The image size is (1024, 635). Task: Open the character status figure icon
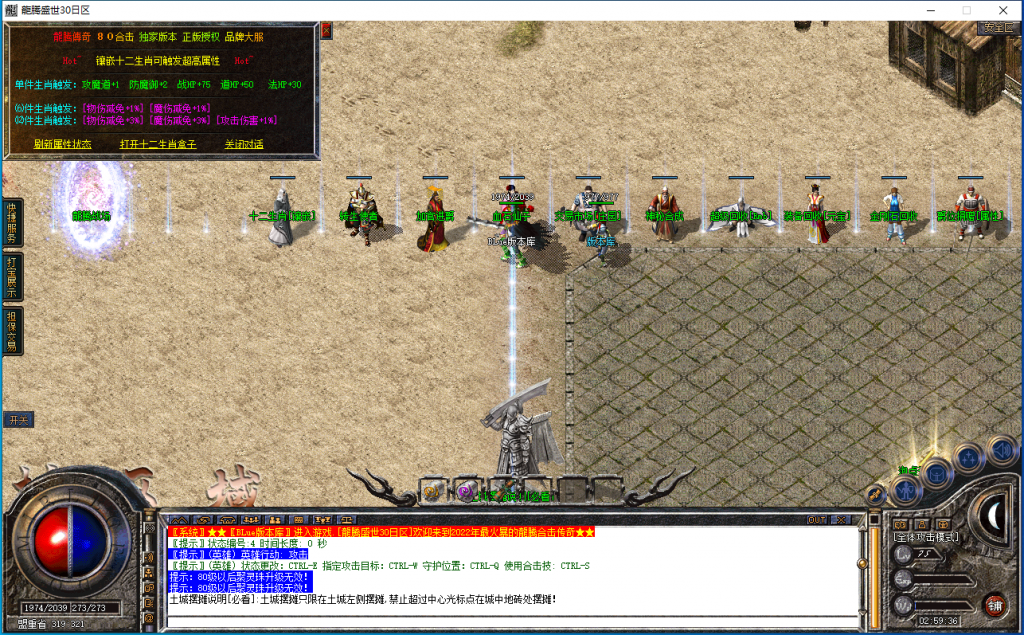pos(905,489)
